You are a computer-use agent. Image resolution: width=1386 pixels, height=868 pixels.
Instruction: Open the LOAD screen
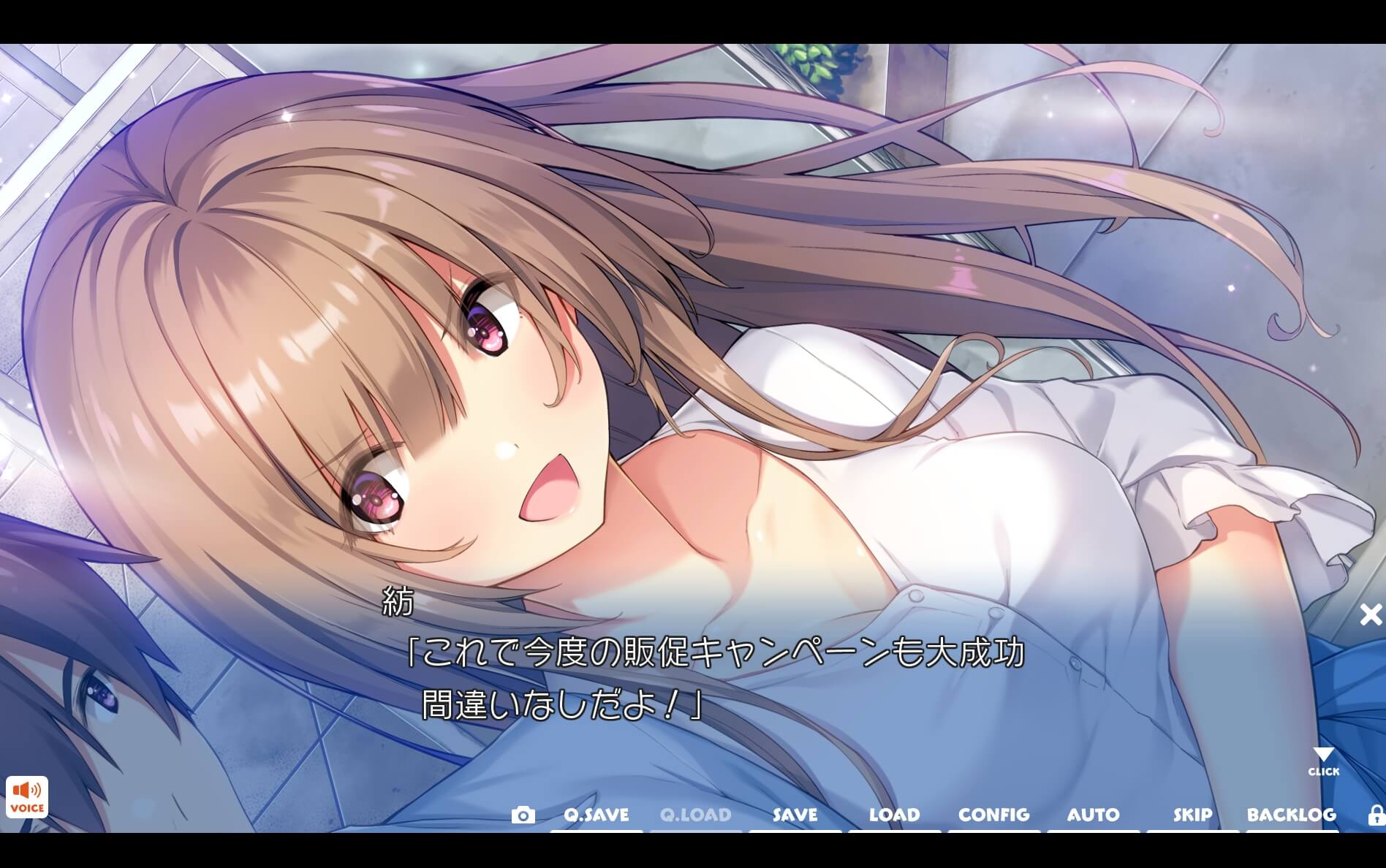pyautogui.click(x=895, y=815)
